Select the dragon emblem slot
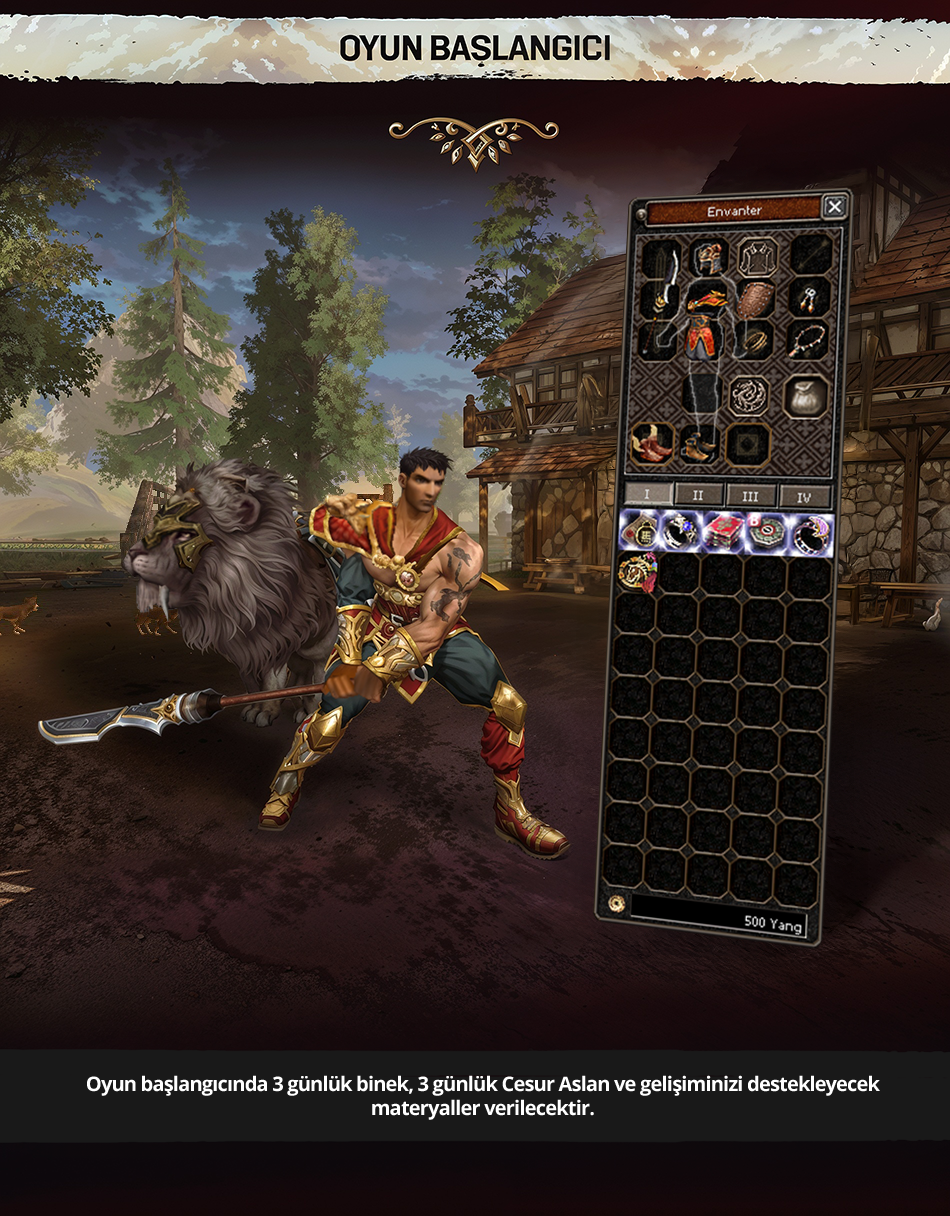This screenshot has height=1216, width=950. coord(749,396)
